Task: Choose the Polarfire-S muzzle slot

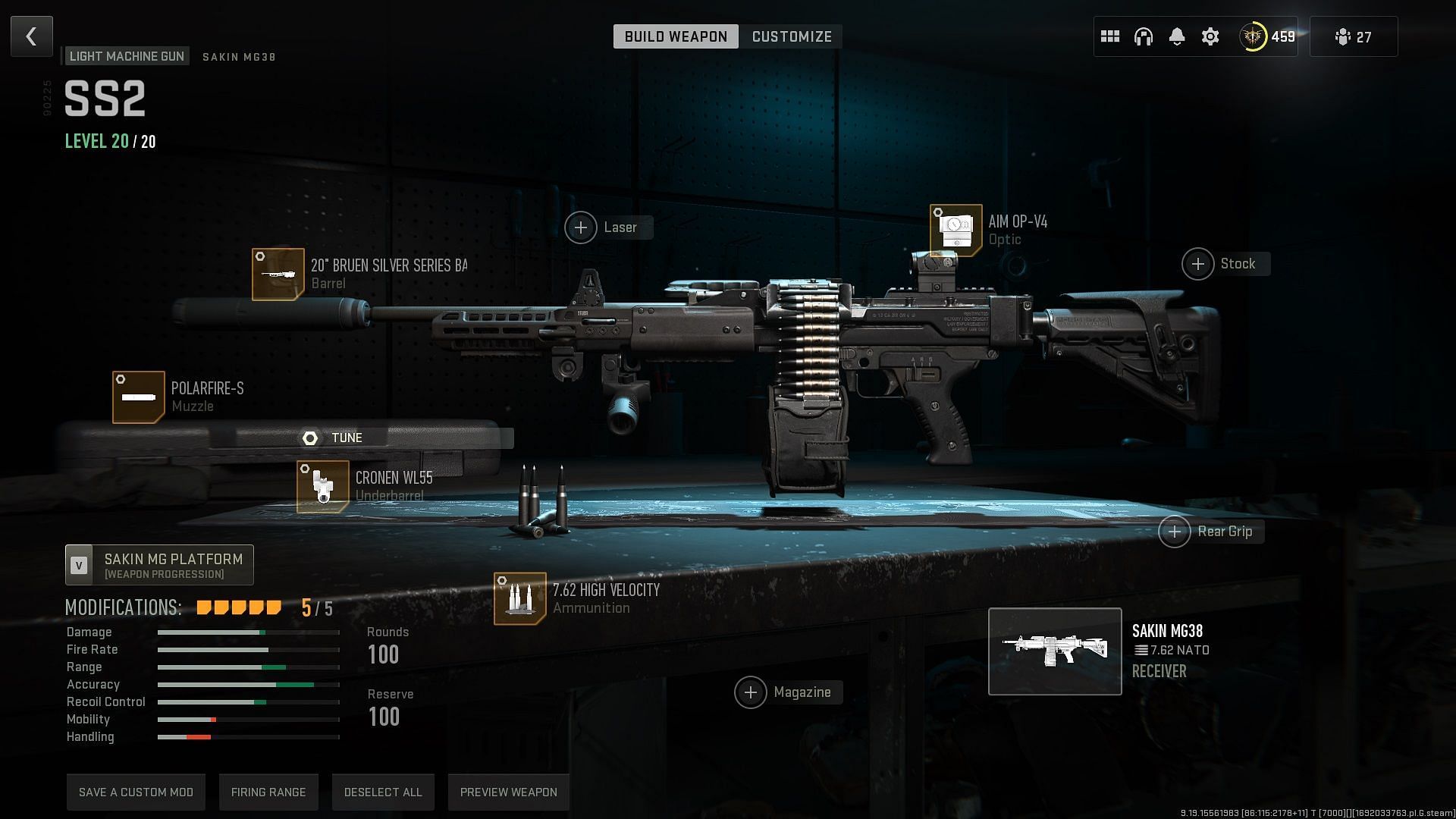Action: click(139, 397)
